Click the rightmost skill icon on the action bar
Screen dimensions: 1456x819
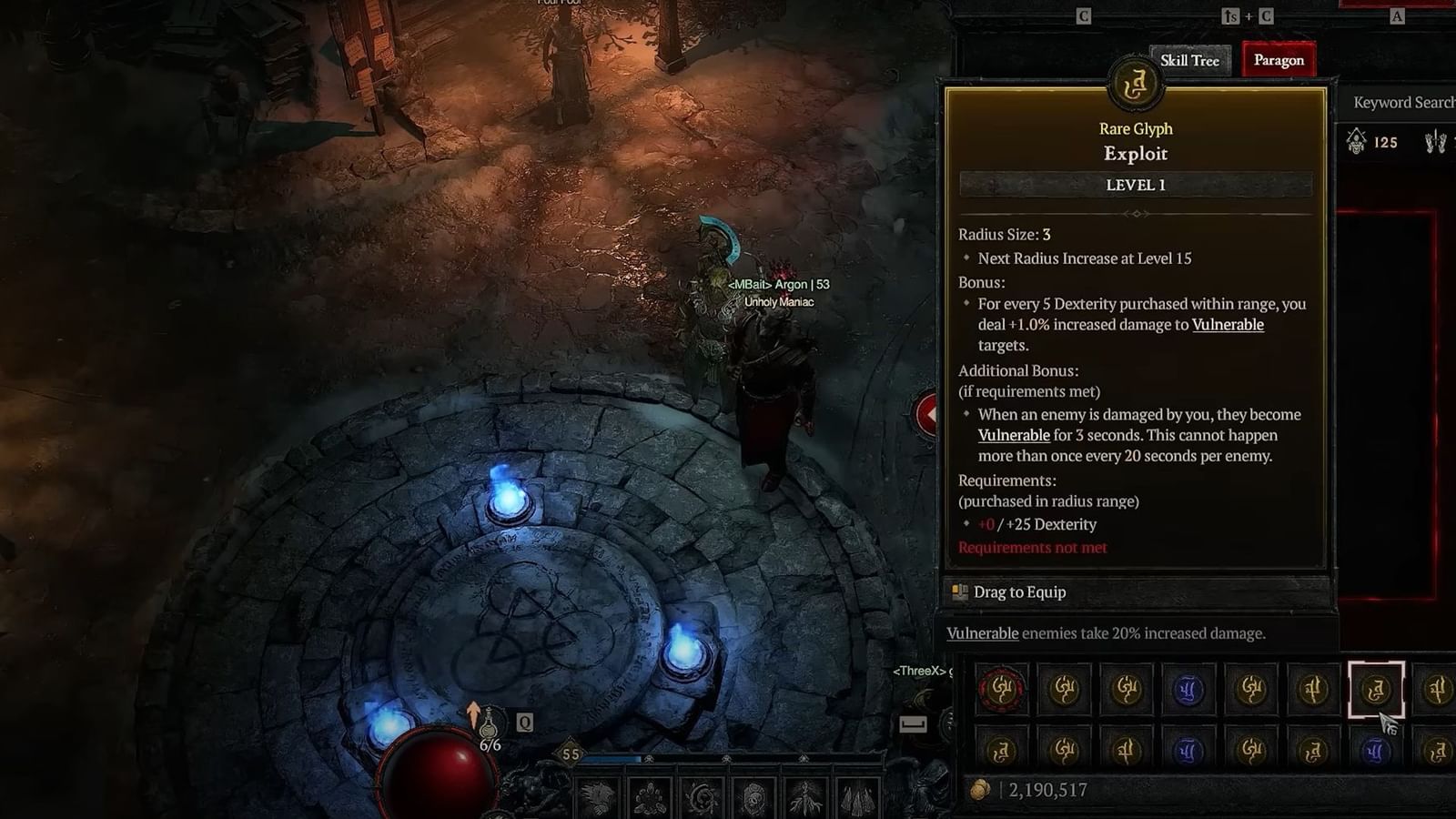click(857, 798)
